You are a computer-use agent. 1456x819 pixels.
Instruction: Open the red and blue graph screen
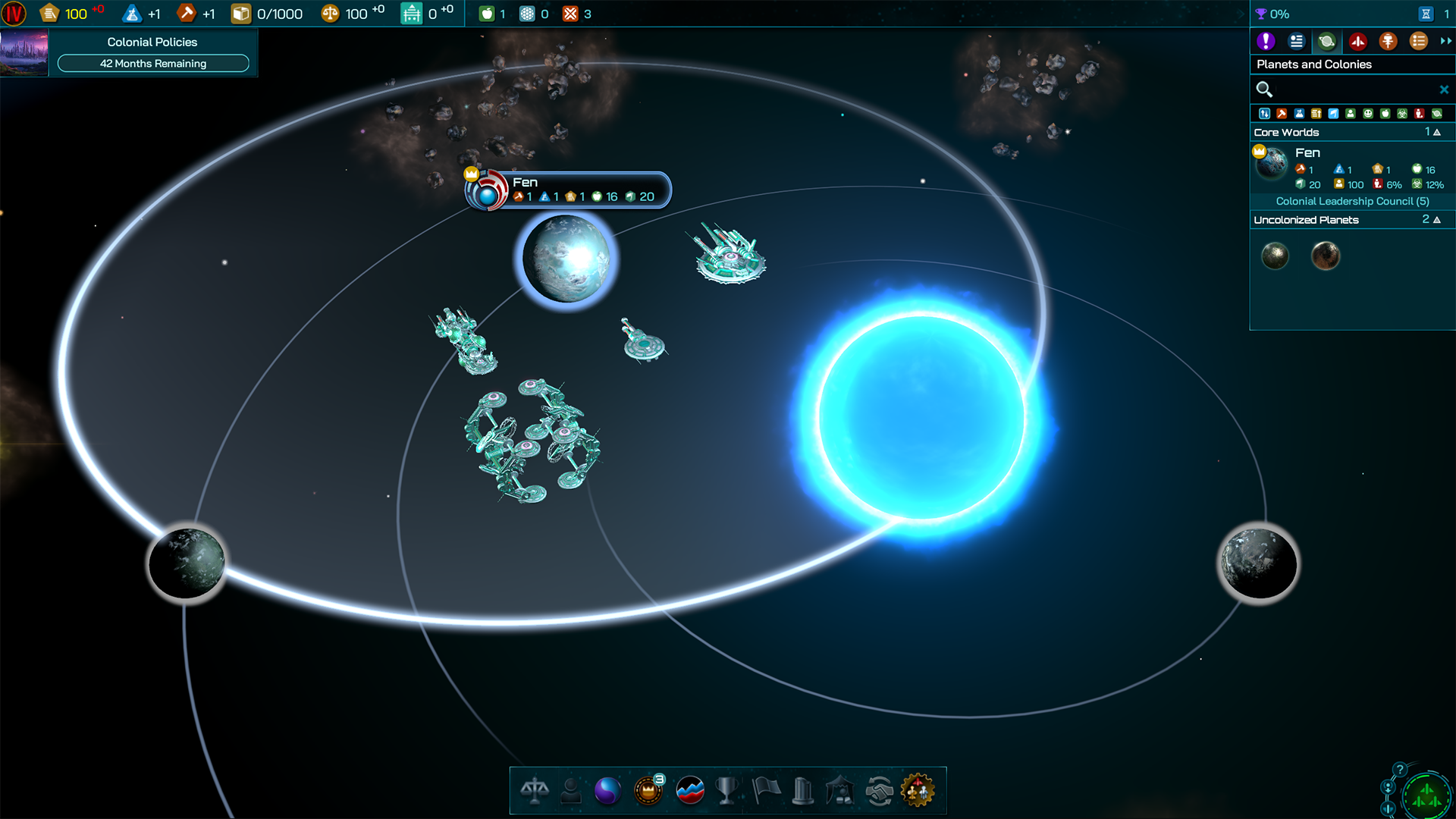click(689, 791)
